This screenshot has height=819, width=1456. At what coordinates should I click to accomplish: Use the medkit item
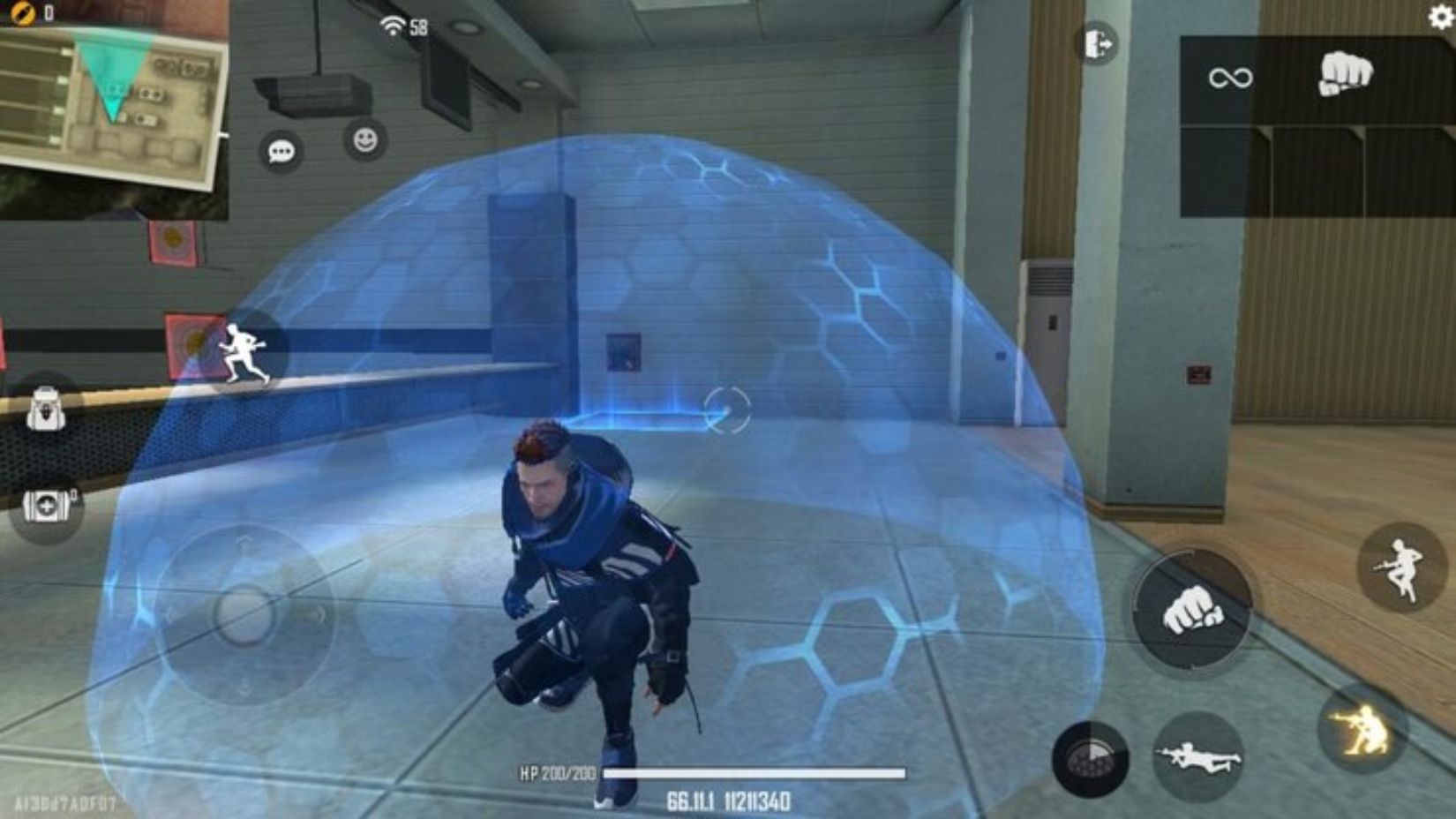pos(46,506)
